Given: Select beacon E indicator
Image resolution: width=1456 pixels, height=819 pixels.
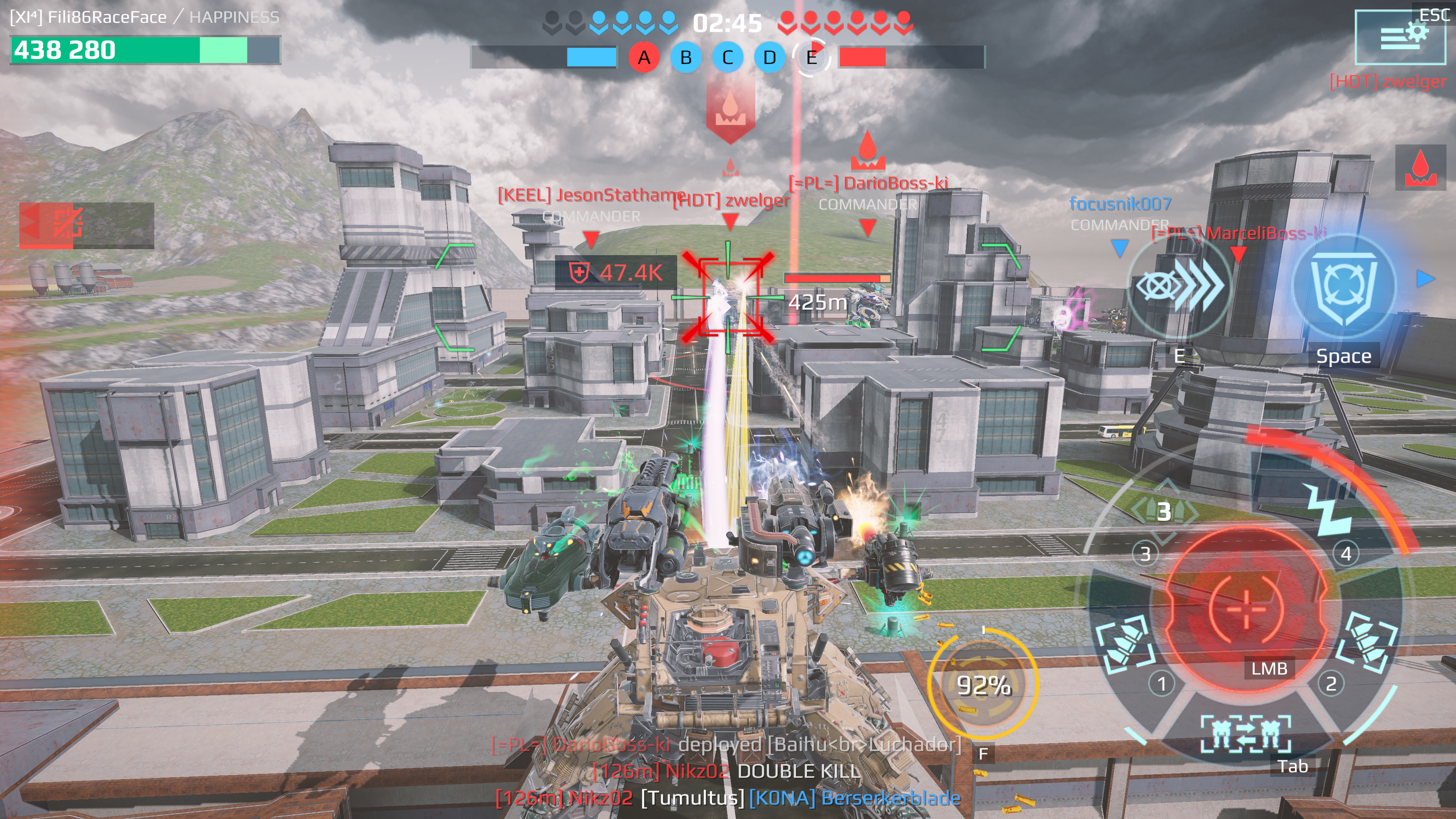Looking at the screenshot, I should [x=811, y=57].
